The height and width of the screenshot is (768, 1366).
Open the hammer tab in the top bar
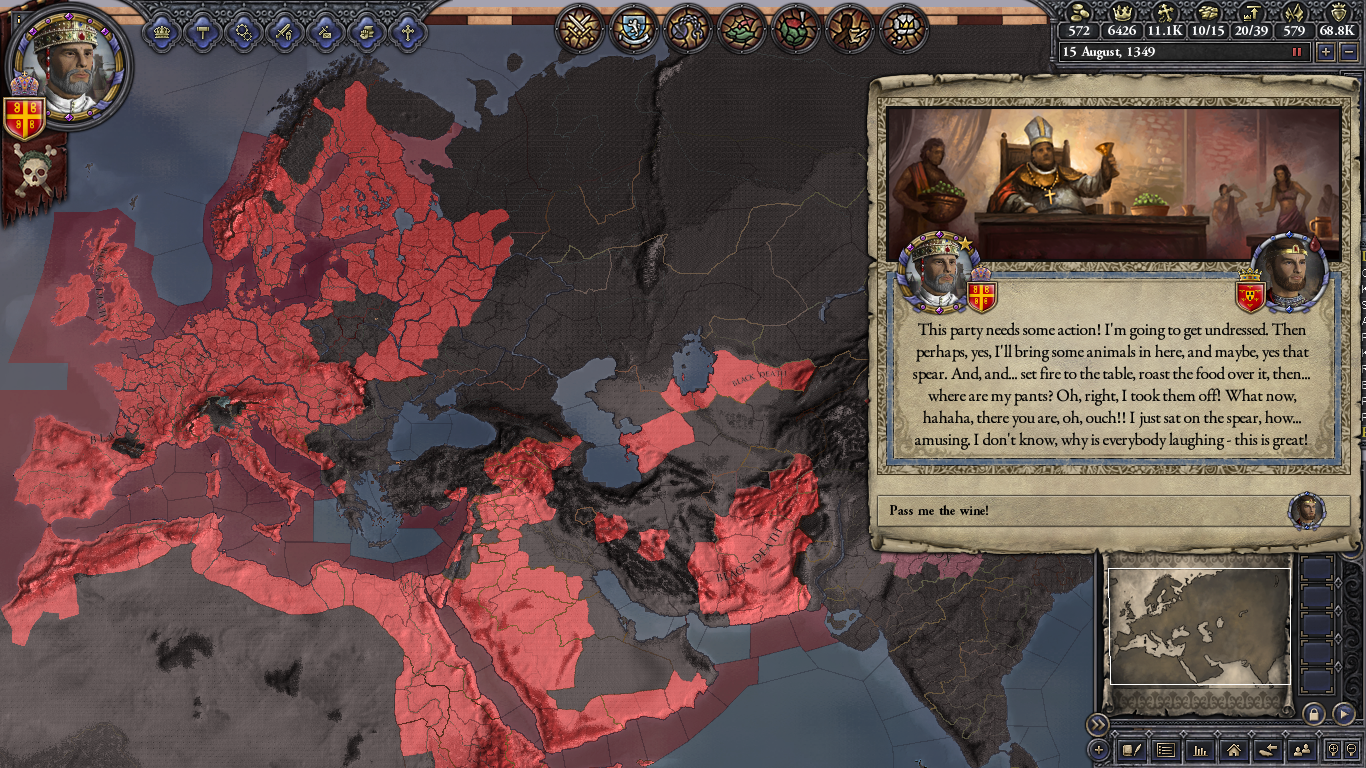[202, 31]
